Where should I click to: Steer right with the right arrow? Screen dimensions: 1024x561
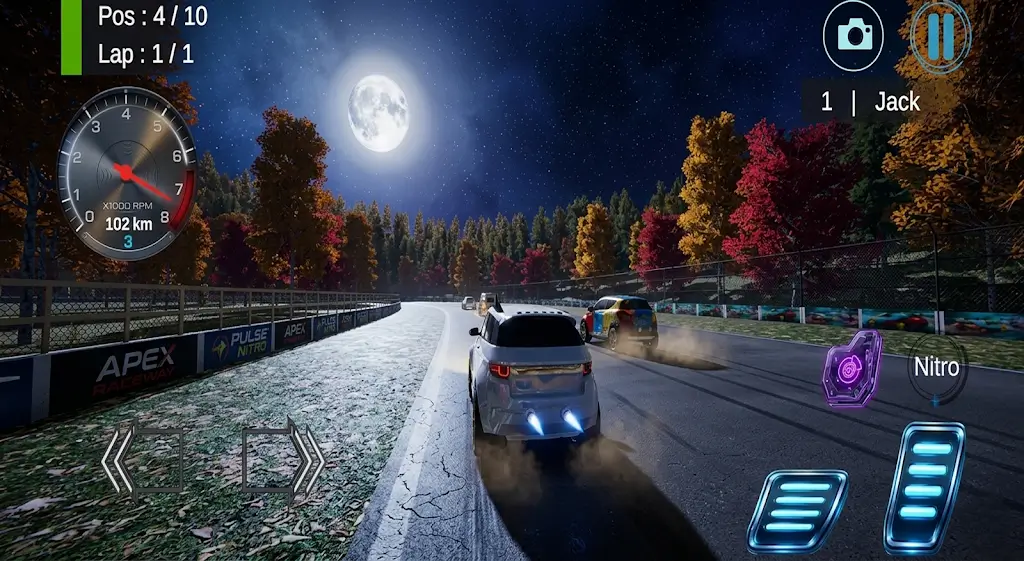284,460
